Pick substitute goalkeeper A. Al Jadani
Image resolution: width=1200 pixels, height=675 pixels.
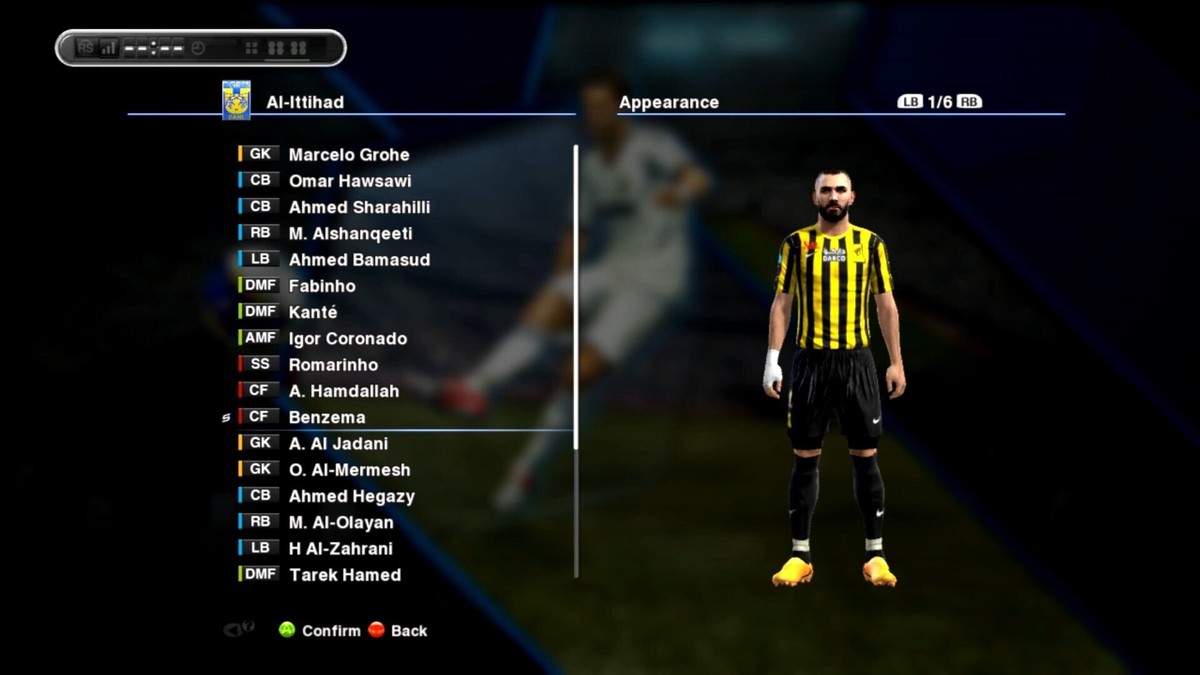(x=338, y=444)
